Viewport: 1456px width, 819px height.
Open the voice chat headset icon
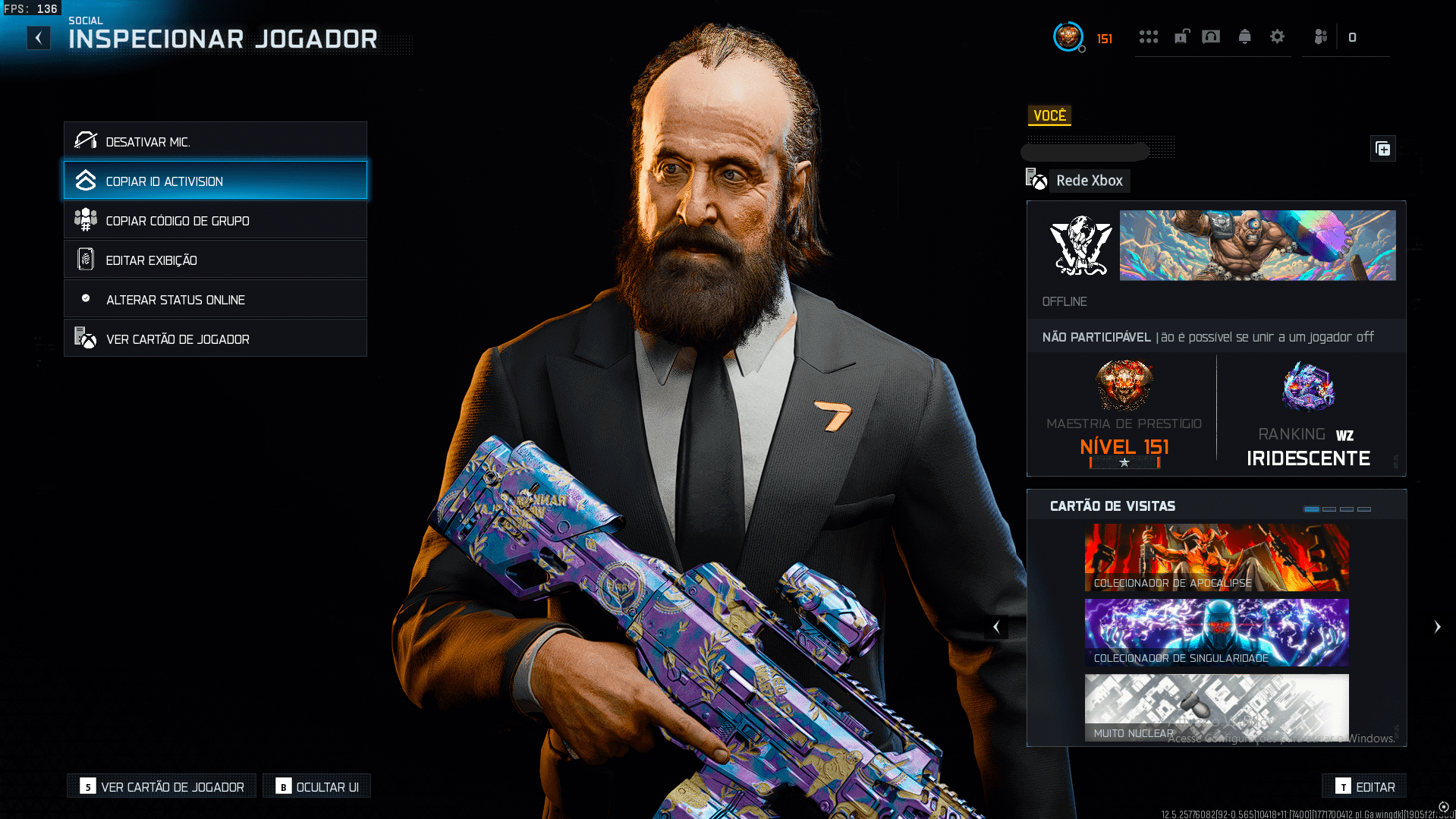coord(1212,36)
